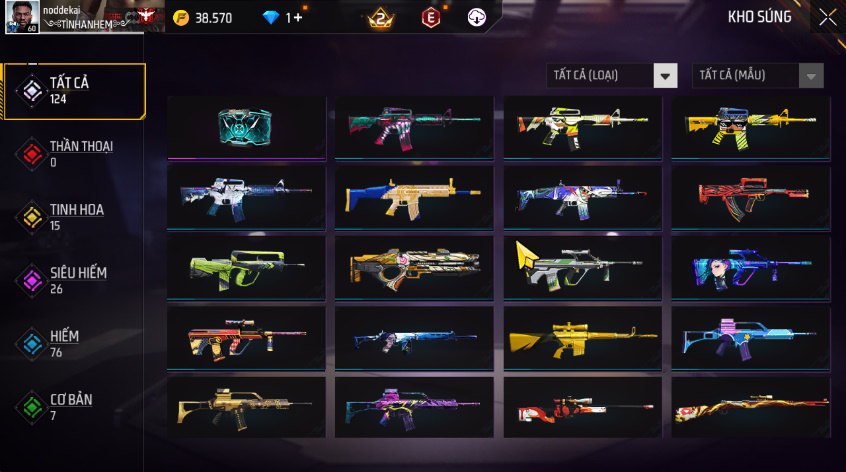Choose the green and yellow FAMAS skin
The height and width of the screenshot is (472, 846).
[x=246, y=267]
